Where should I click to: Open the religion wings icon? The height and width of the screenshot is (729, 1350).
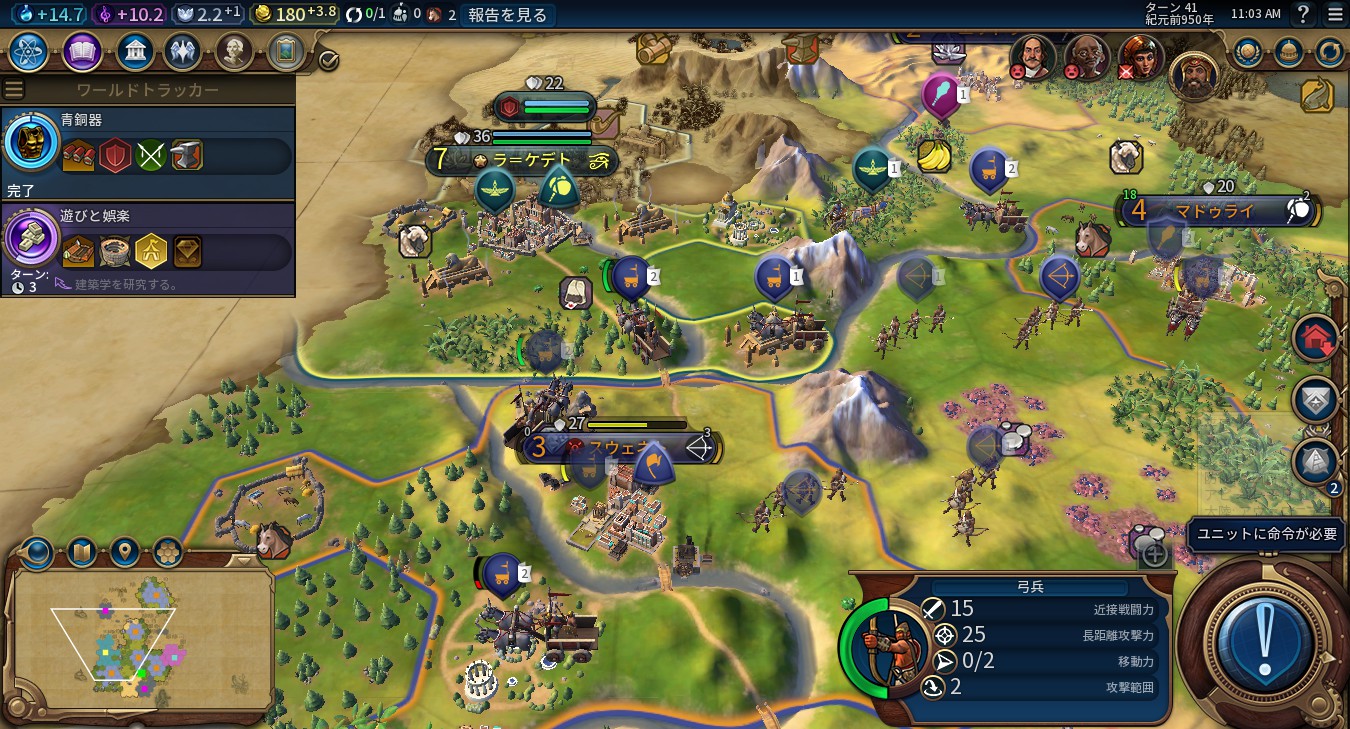(x=182, y=52)
